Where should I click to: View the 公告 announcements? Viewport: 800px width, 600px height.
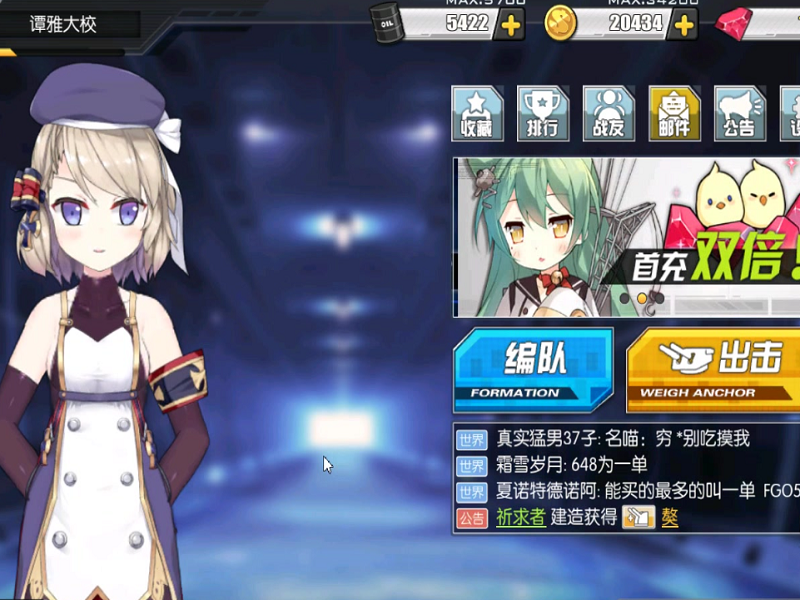click(x=739, y=113)
